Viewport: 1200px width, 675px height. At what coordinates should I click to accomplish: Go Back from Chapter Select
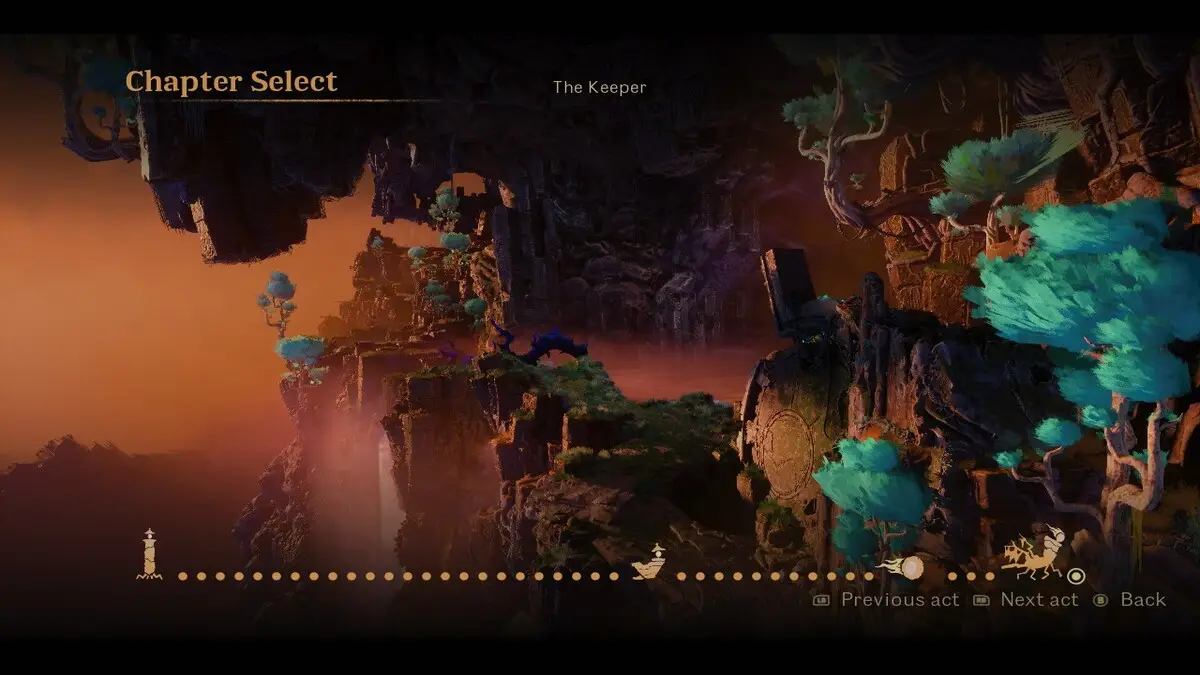point(1130,600)
